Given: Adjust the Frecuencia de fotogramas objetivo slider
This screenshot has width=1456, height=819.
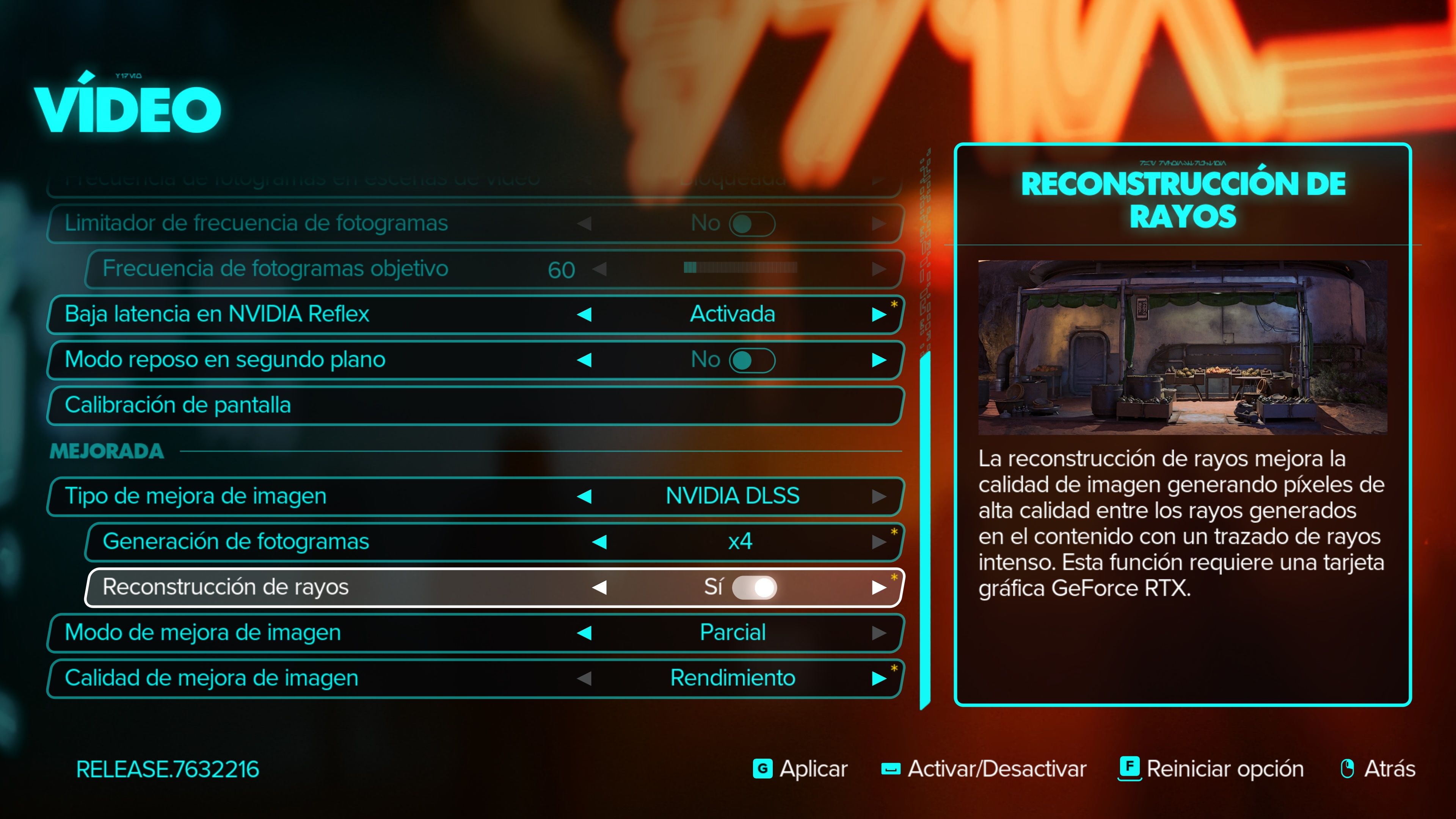Looking at the screenshot, I should [741, 268].
